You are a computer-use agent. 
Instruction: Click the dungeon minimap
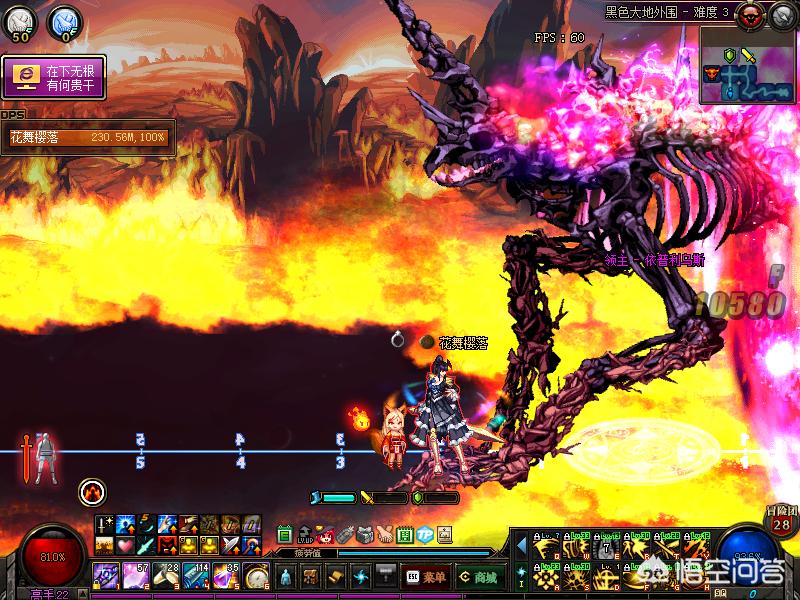coord(747,67)
